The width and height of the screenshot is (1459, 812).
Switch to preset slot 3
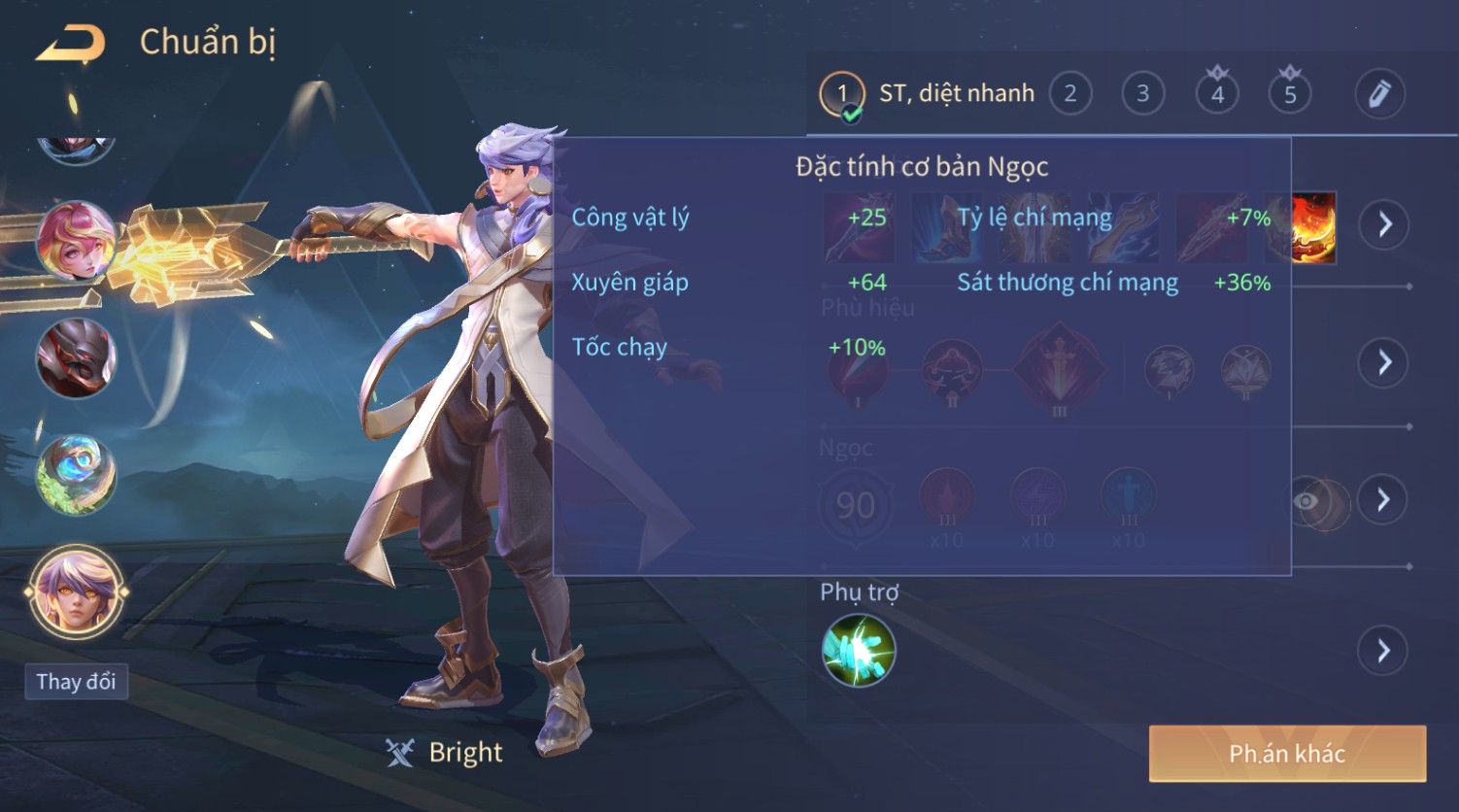1142,94
